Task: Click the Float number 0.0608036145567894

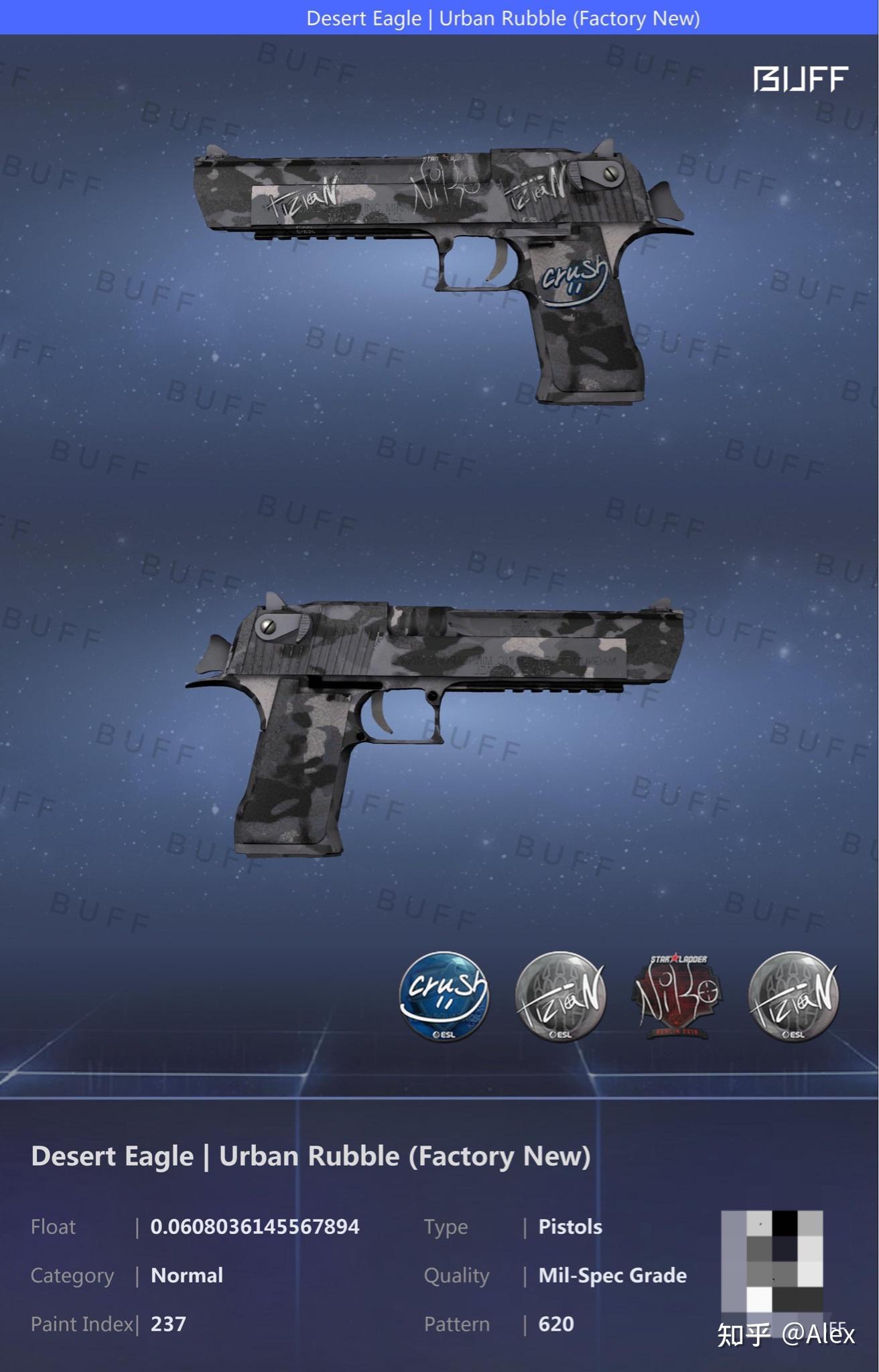Action: click(x=256, y=1227)
